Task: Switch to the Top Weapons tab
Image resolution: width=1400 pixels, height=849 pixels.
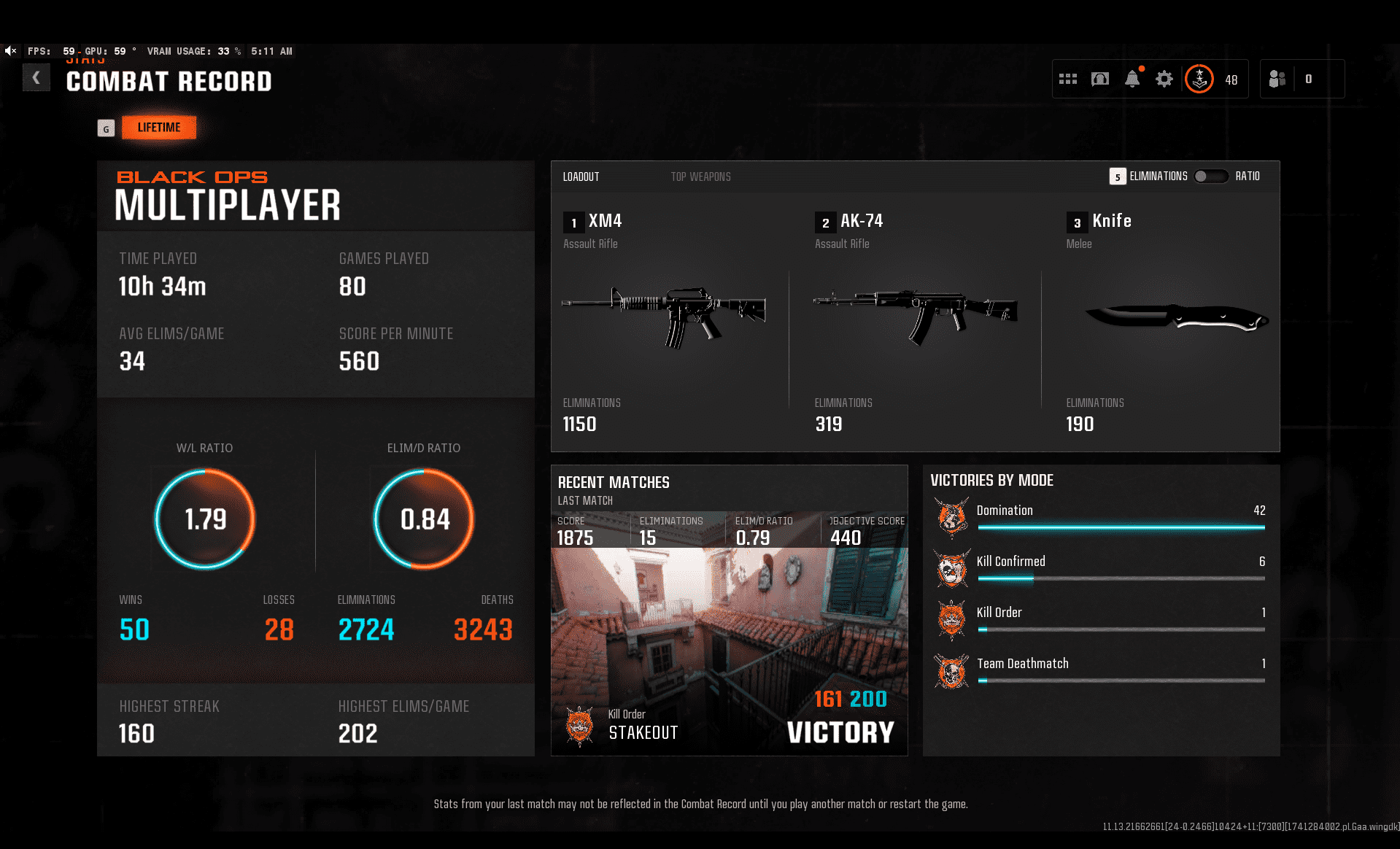Action: tap(700, 176)
